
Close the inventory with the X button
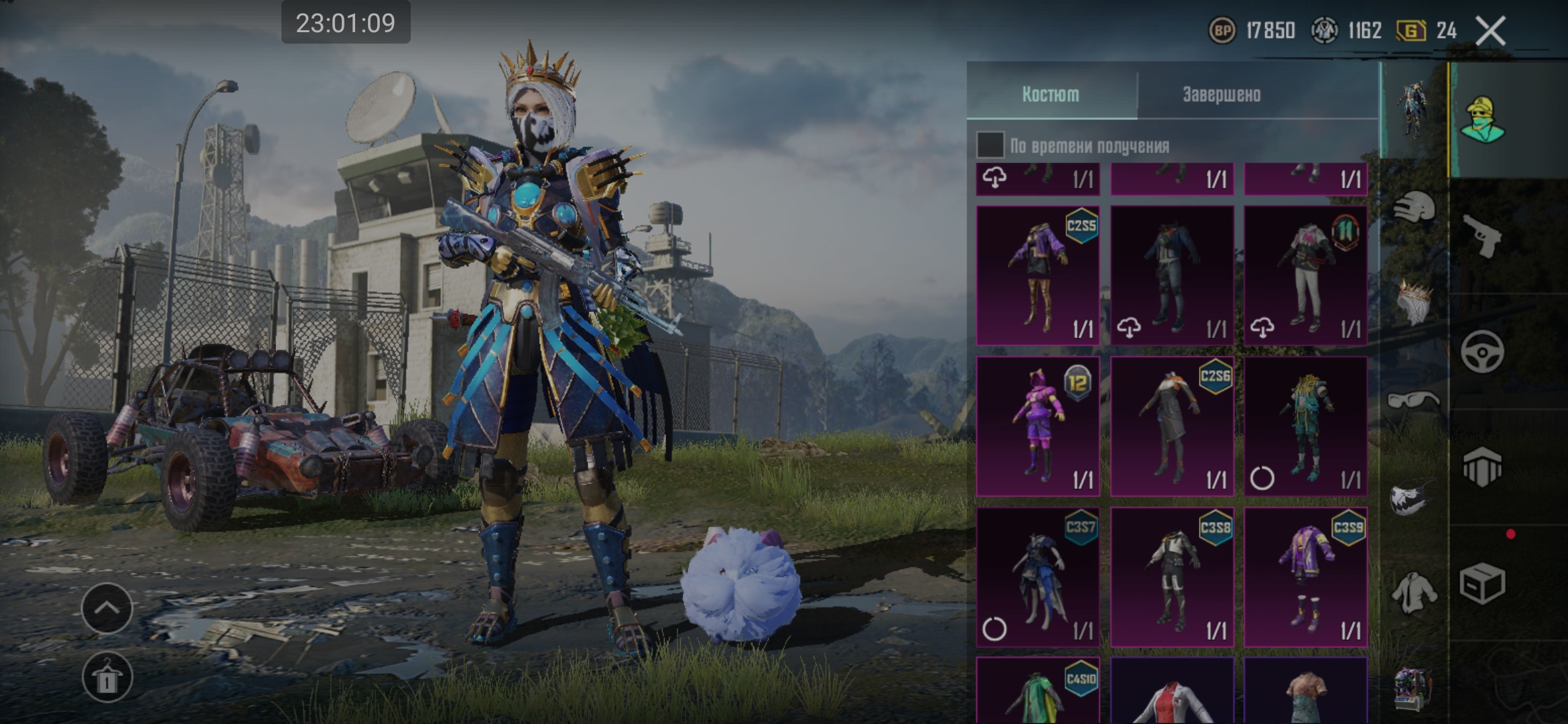(1491, 31)
